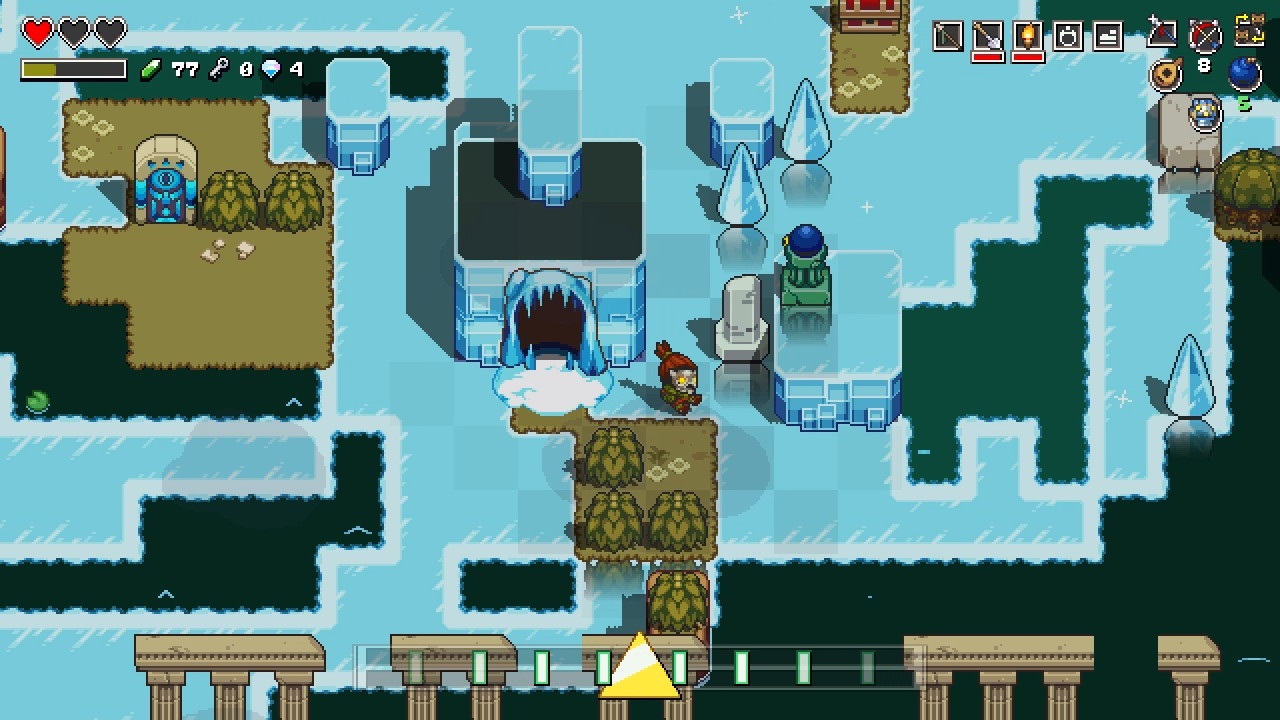Select the equipped spear weapon icon

pyautogui.click(x=1163, y=32)
